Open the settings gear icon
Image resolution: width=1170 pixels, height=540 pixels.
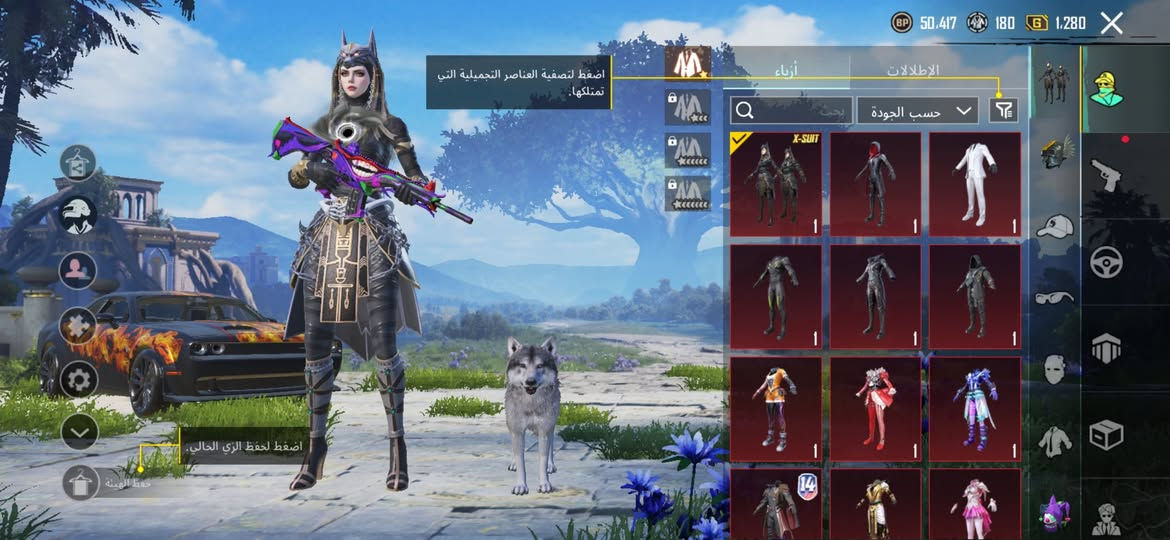(78, 379)
